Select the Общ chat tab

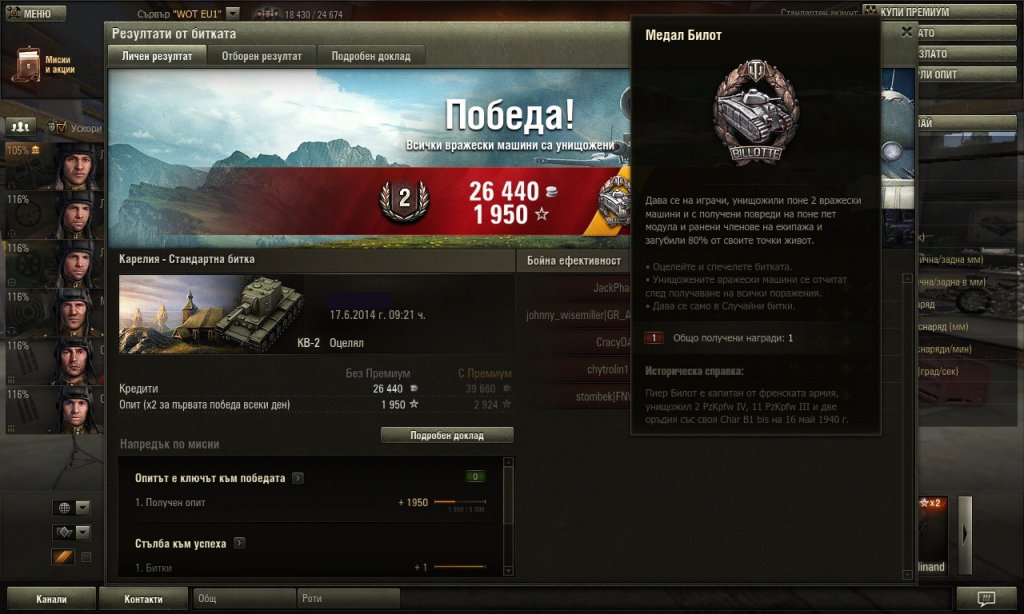(x=242, y=599)
